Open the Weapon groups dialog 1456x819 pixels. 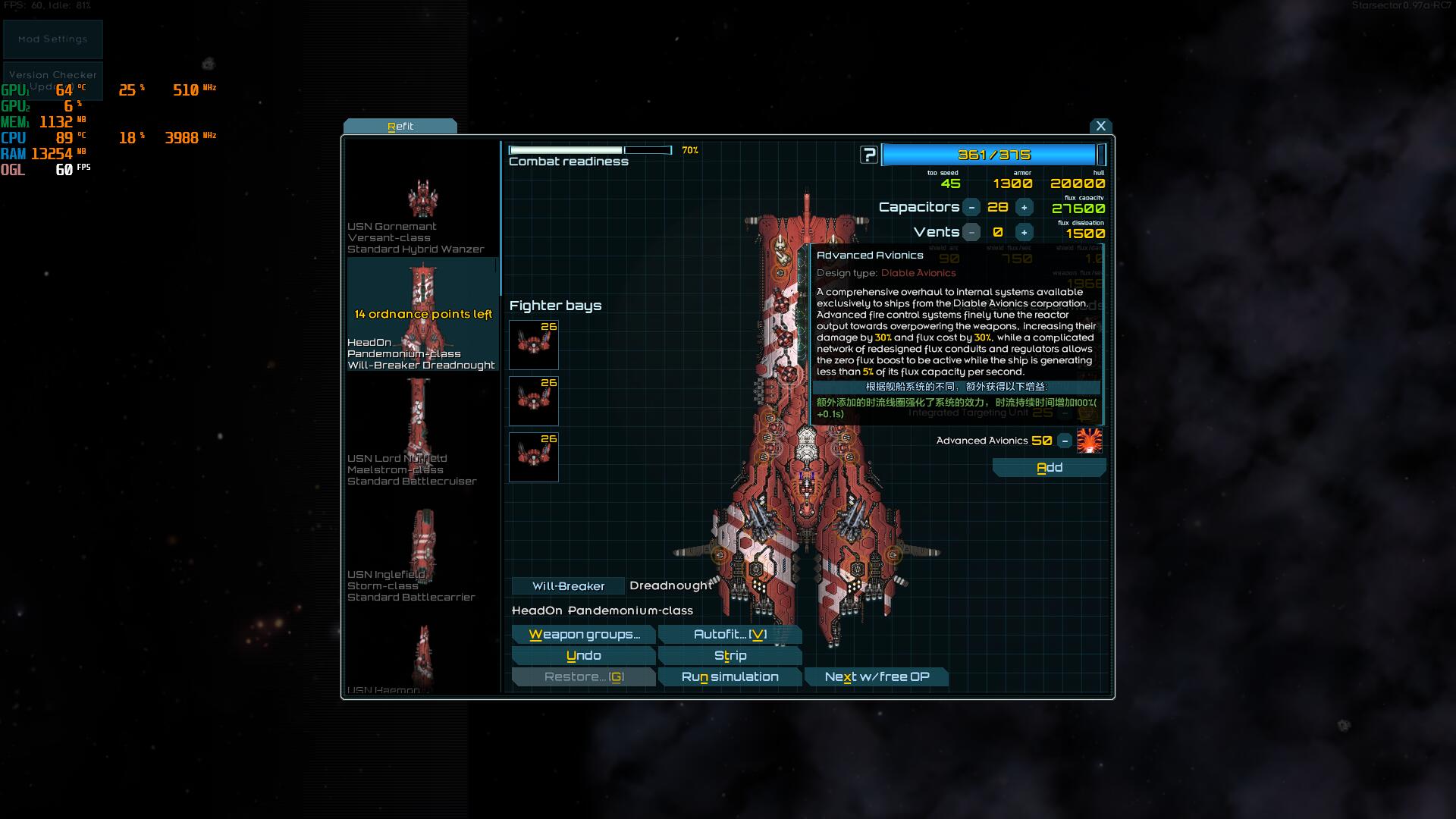click(x=583, y=635)
